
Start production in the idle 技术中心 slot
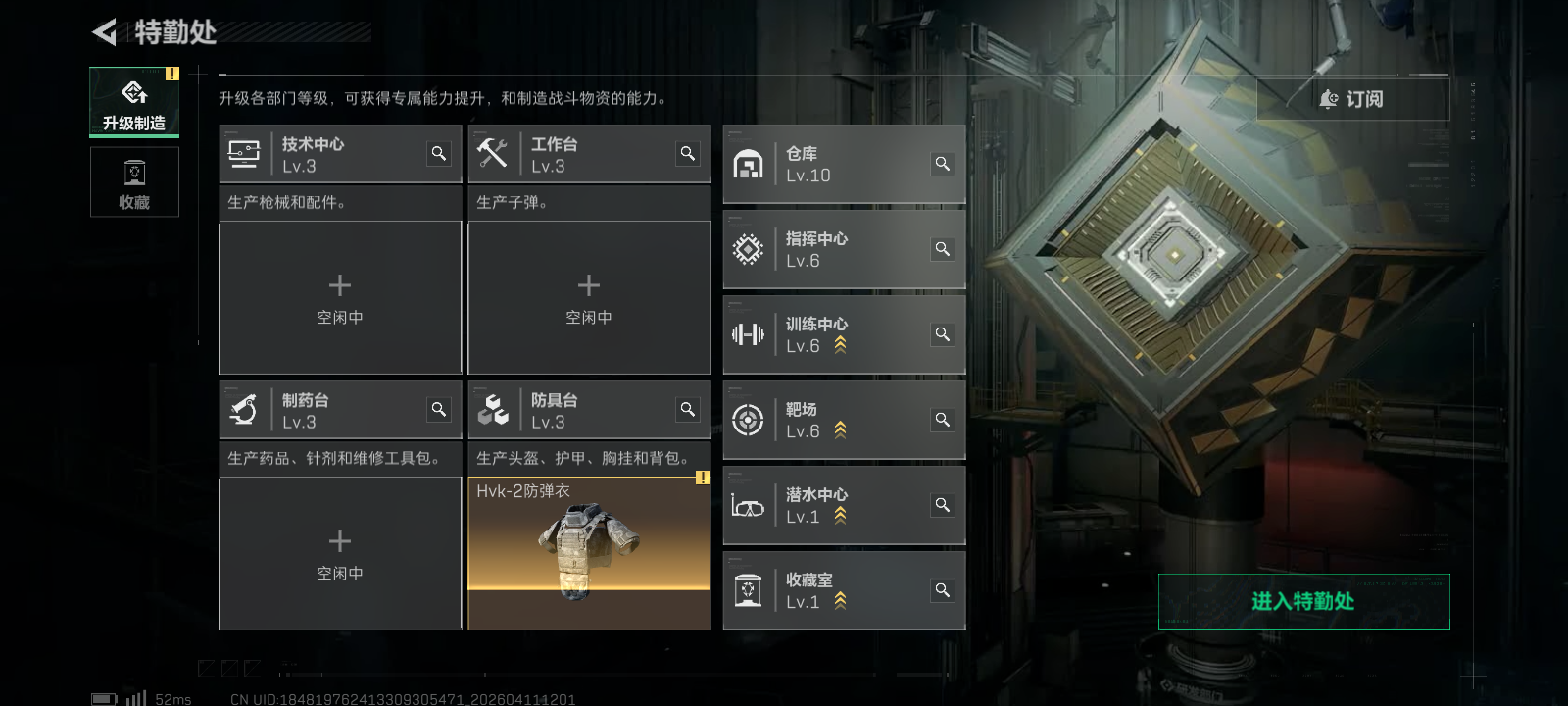340,297
